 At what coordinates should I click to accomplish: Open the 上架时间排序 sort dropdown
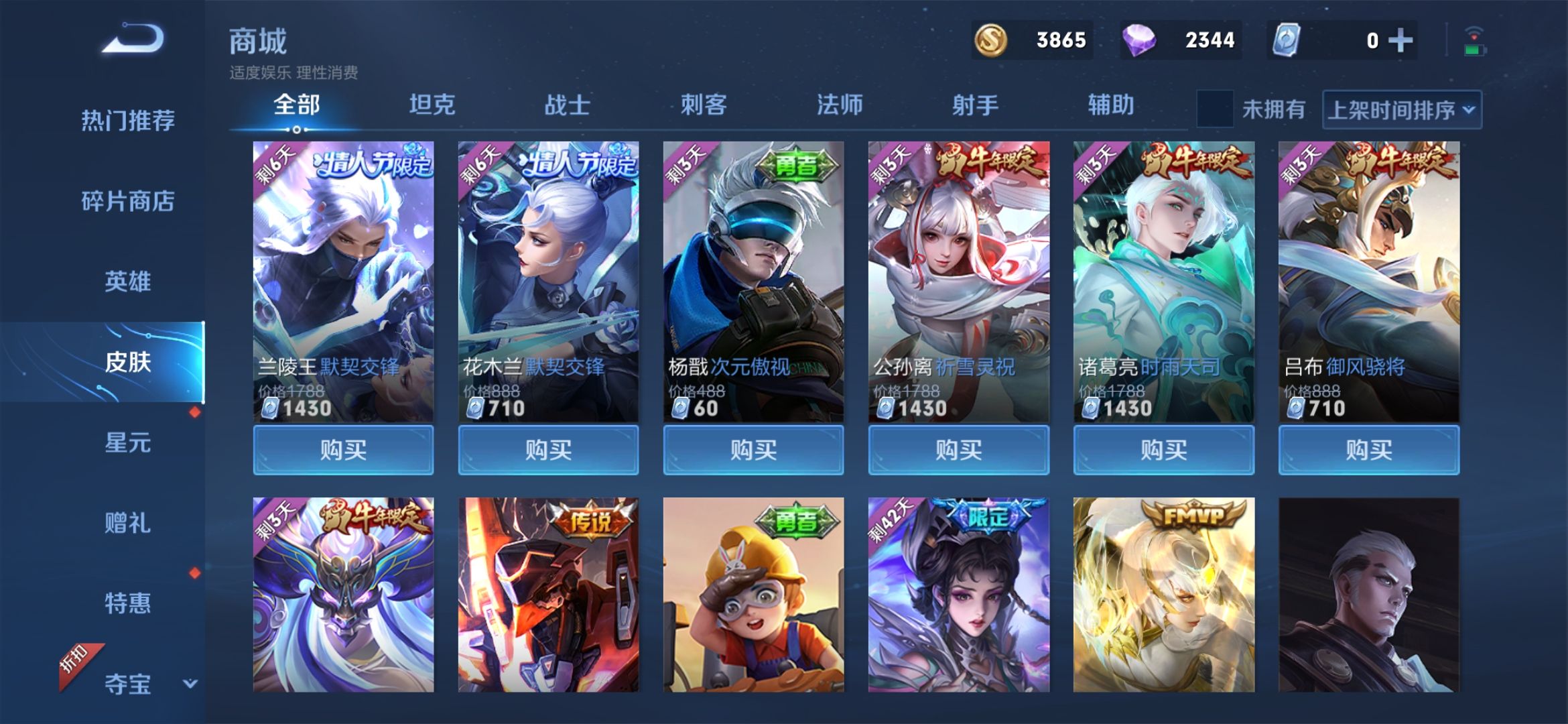(1402, 109)
